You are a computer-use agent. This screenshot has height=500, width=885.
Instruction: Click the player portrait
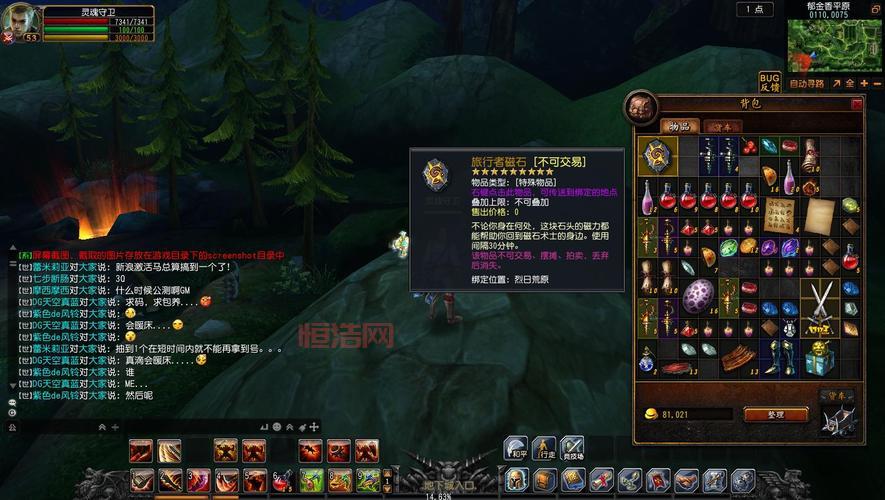tap(22, 22)
